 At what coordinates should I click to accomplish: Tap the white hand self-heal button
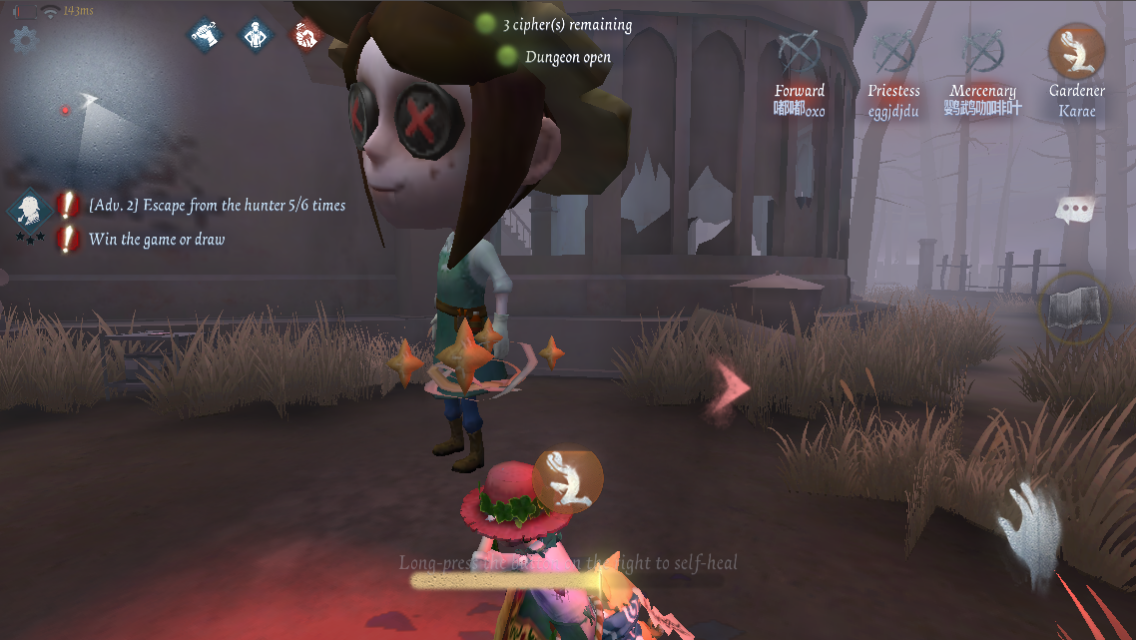1030,527
